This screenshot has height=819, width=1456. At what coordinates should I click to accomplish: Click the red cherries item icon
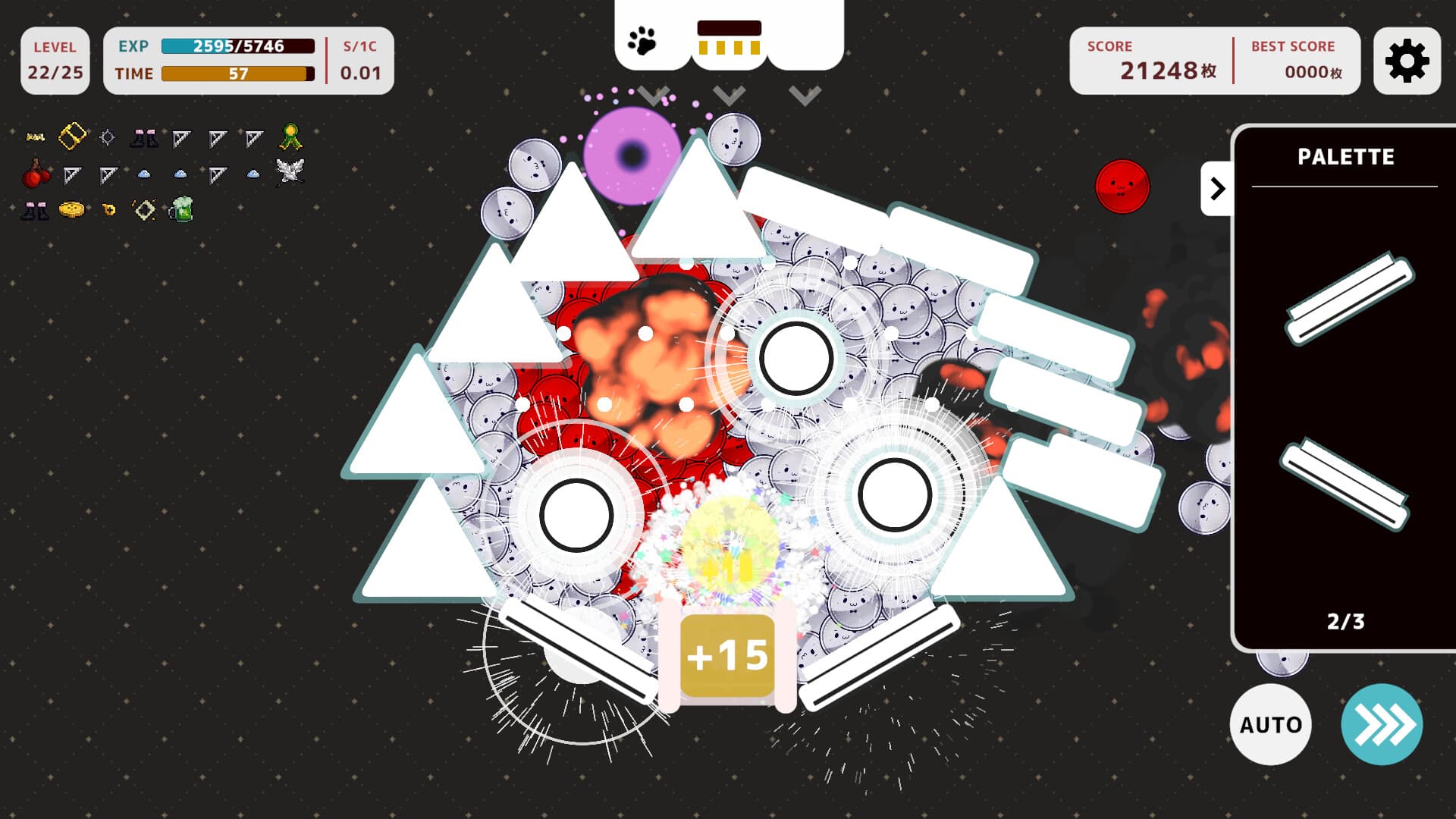(36, 173)
